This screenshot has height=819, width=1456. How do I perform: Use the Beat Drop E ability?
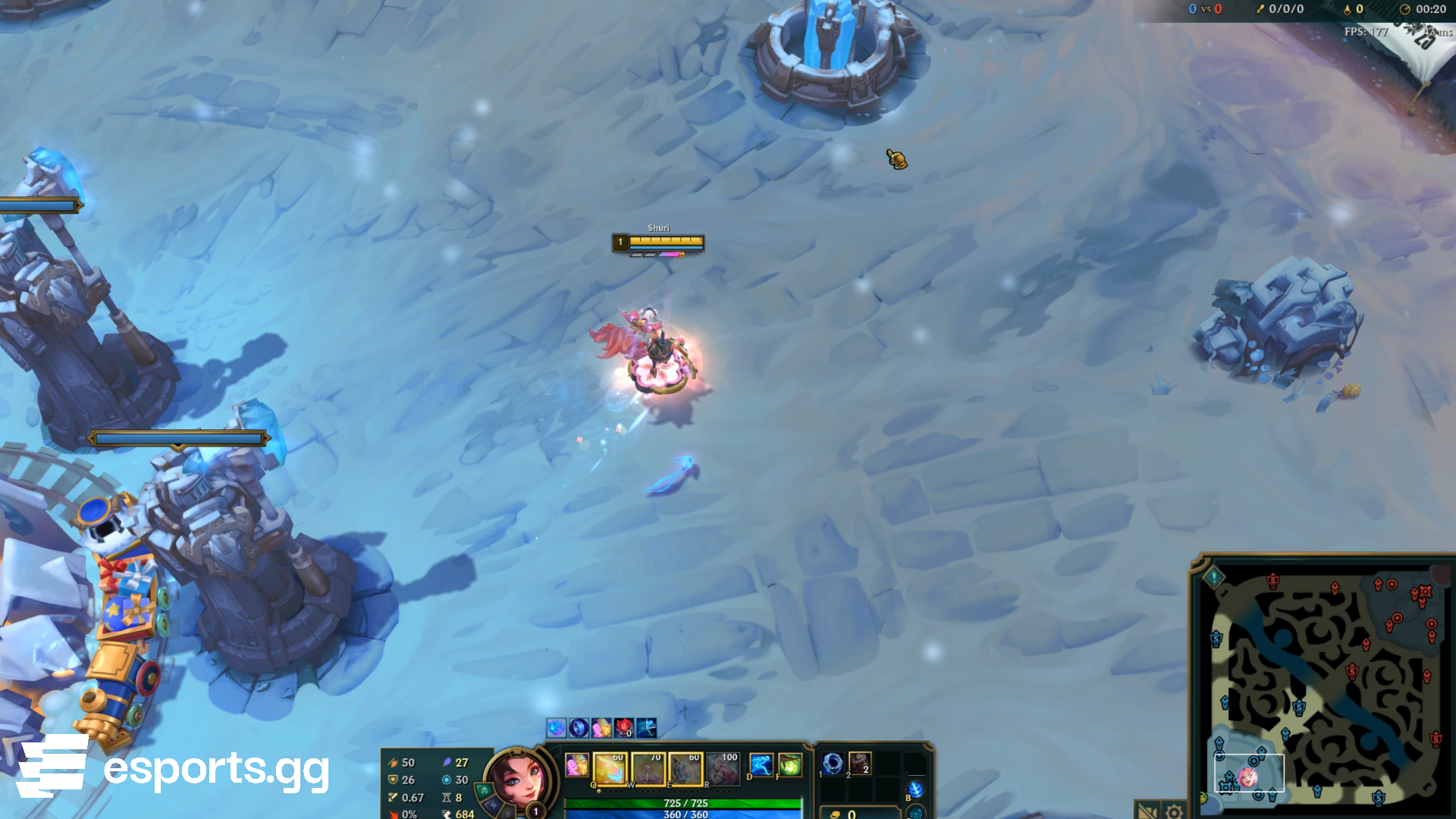pyautogui.click(x=686, y=769)
